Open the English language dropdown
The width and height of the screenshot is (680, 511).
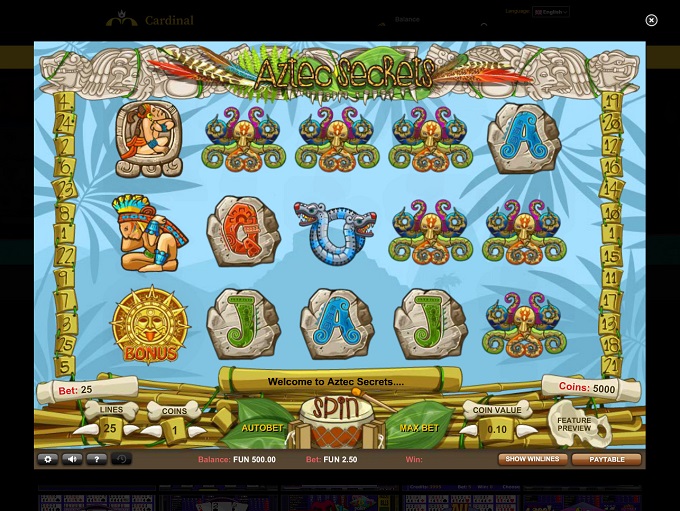click(x=550, y=12)
